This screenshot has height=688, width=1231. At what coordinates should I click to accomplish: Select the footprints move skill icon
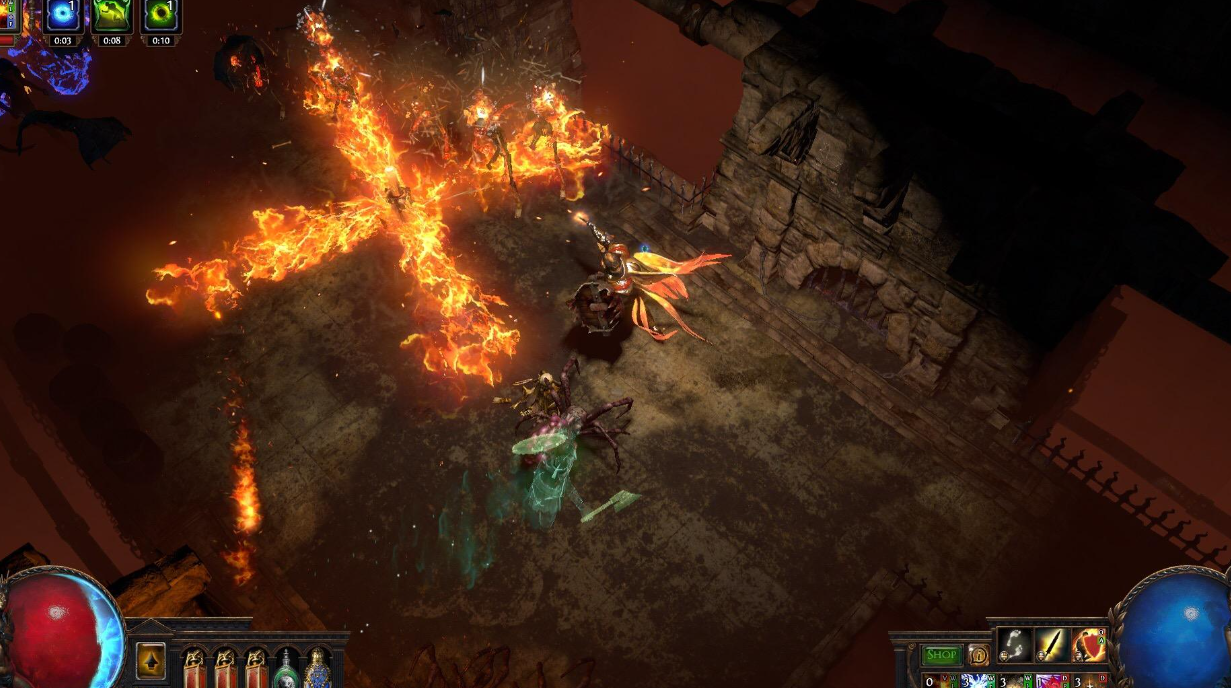coord(1014,646)
